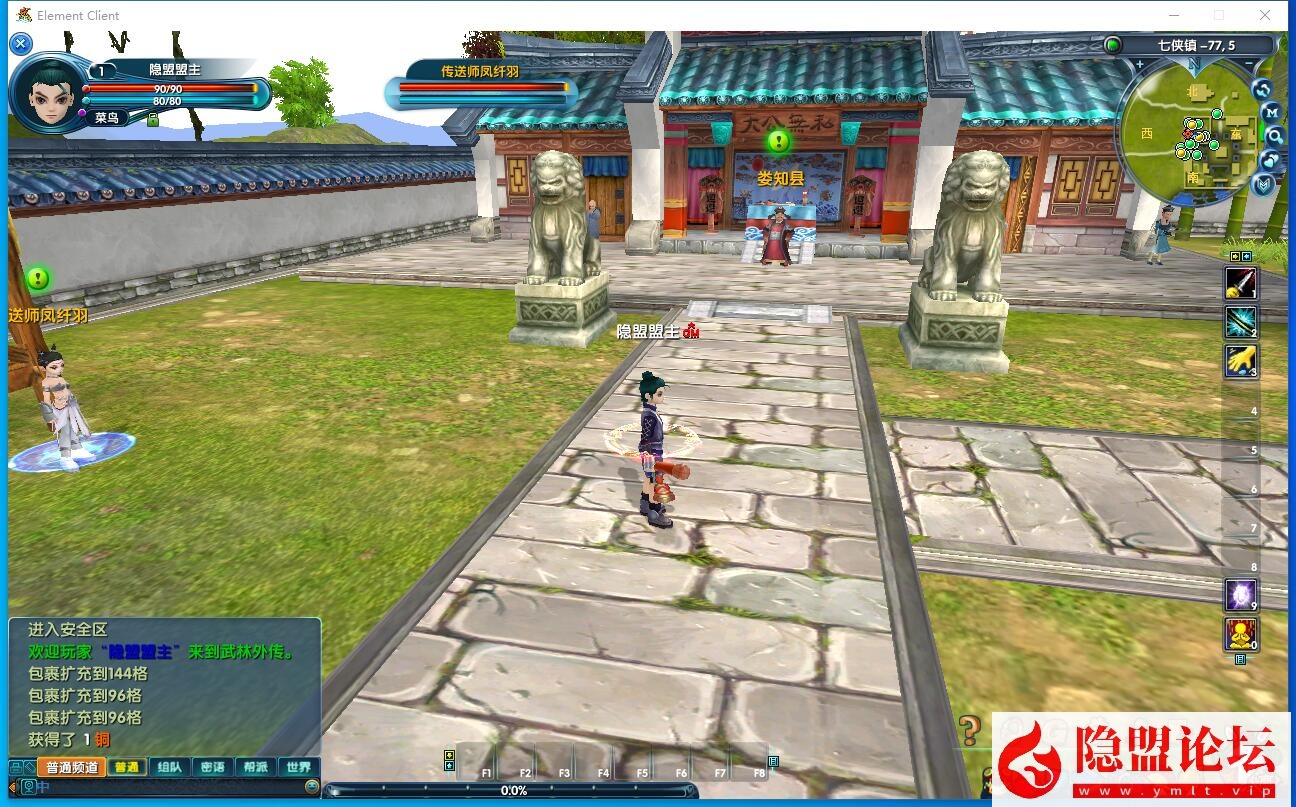The image size is (1296, 807).
Task: Click the 传送师凤纤羽 target frame
Action: (481, 88)
